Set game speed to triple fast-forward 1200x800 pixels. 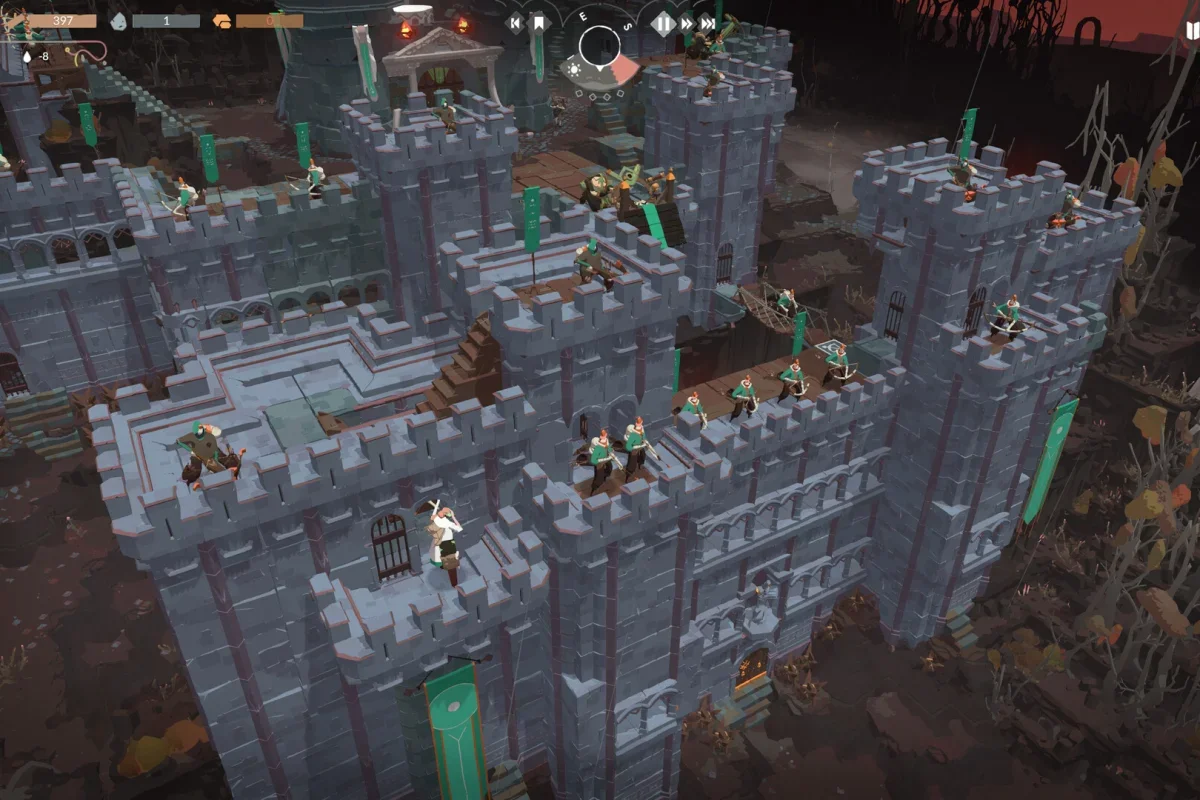click(x=708, y=23)
